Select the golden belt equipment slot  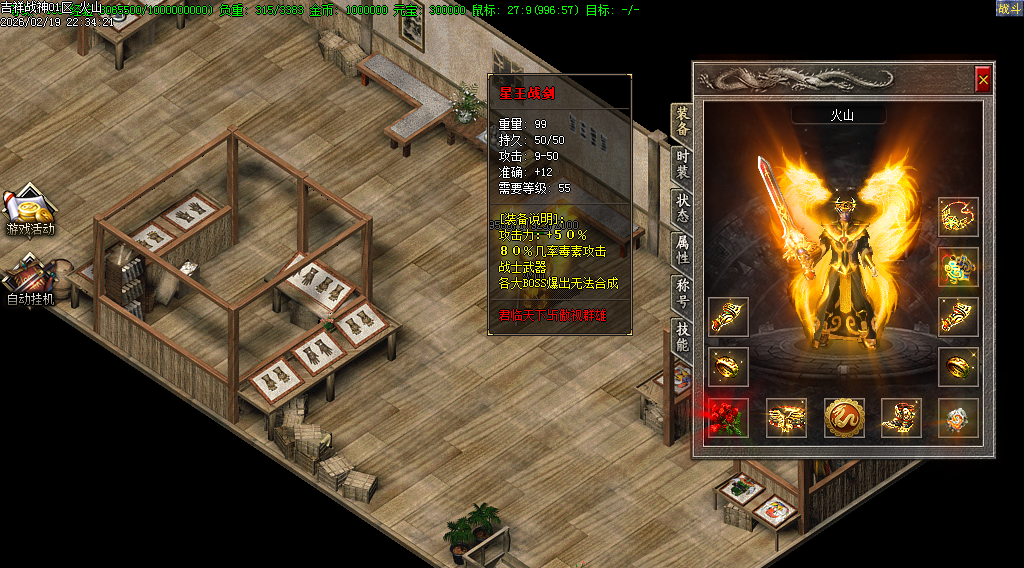coord(785,417)
